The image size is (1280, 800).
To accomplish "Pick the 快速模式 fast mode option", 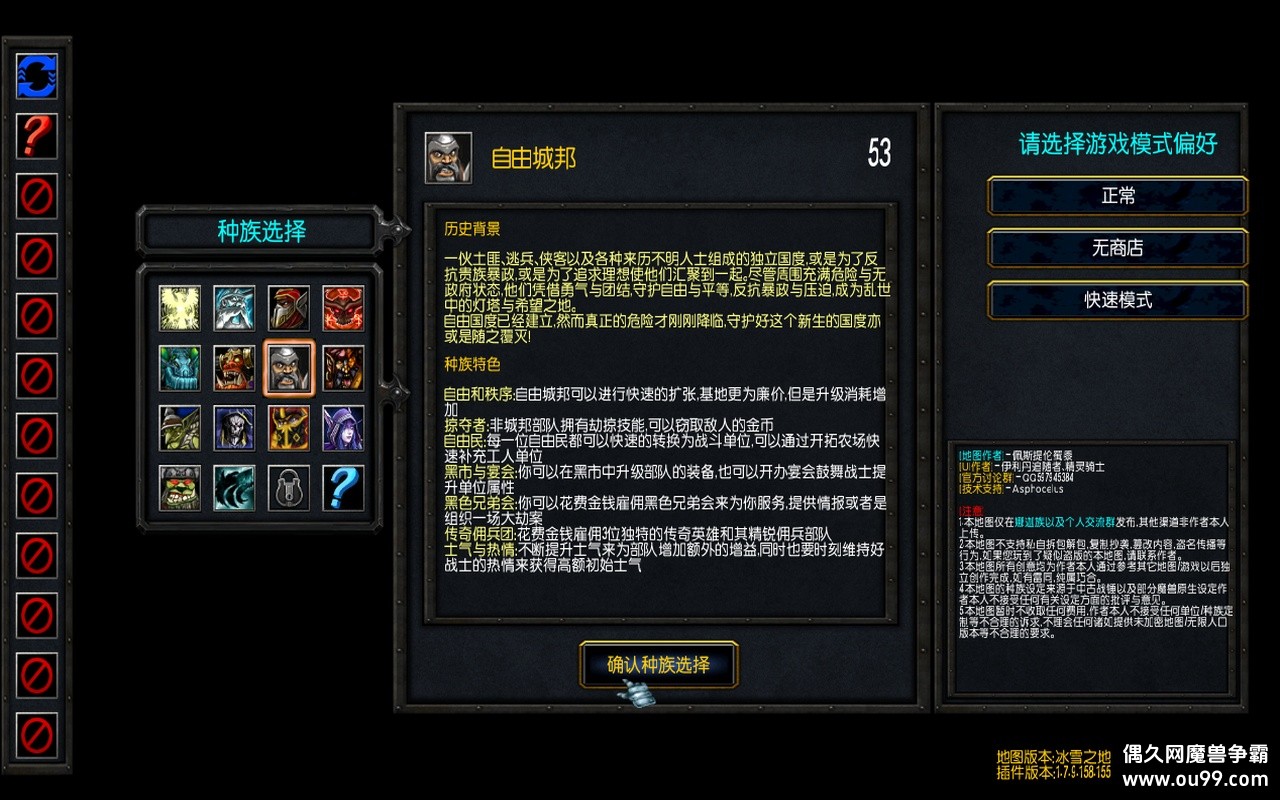I will (x=1117, y=300).
